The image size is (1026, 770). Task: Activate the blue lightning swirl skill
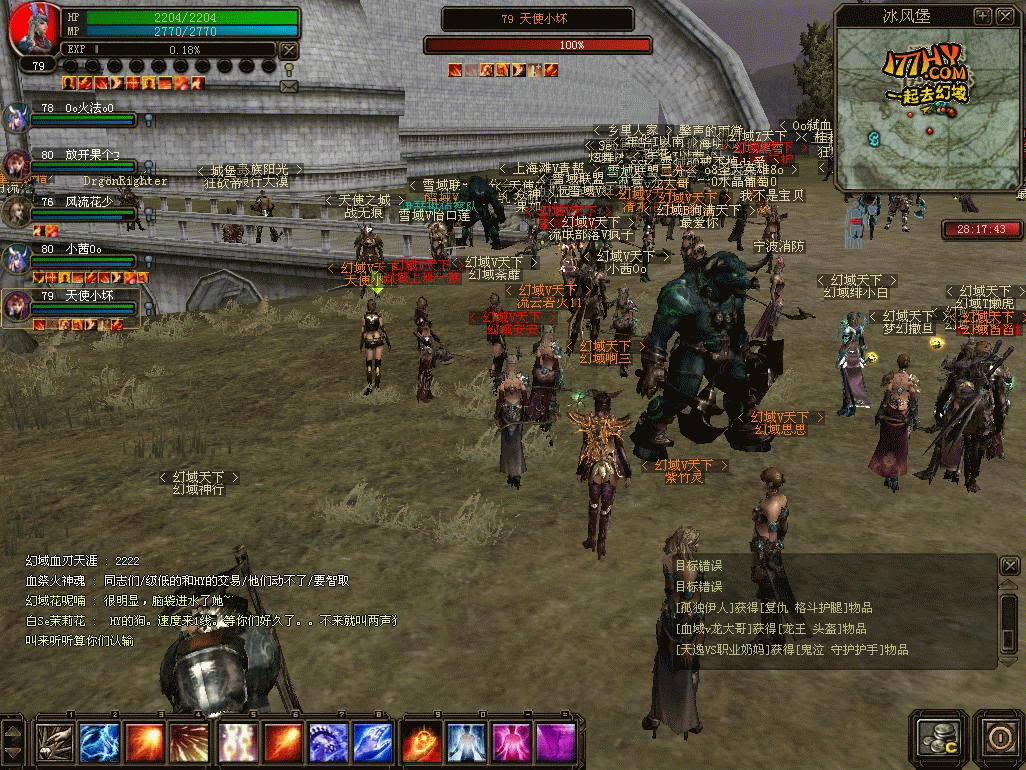click(x=99, y=742)
